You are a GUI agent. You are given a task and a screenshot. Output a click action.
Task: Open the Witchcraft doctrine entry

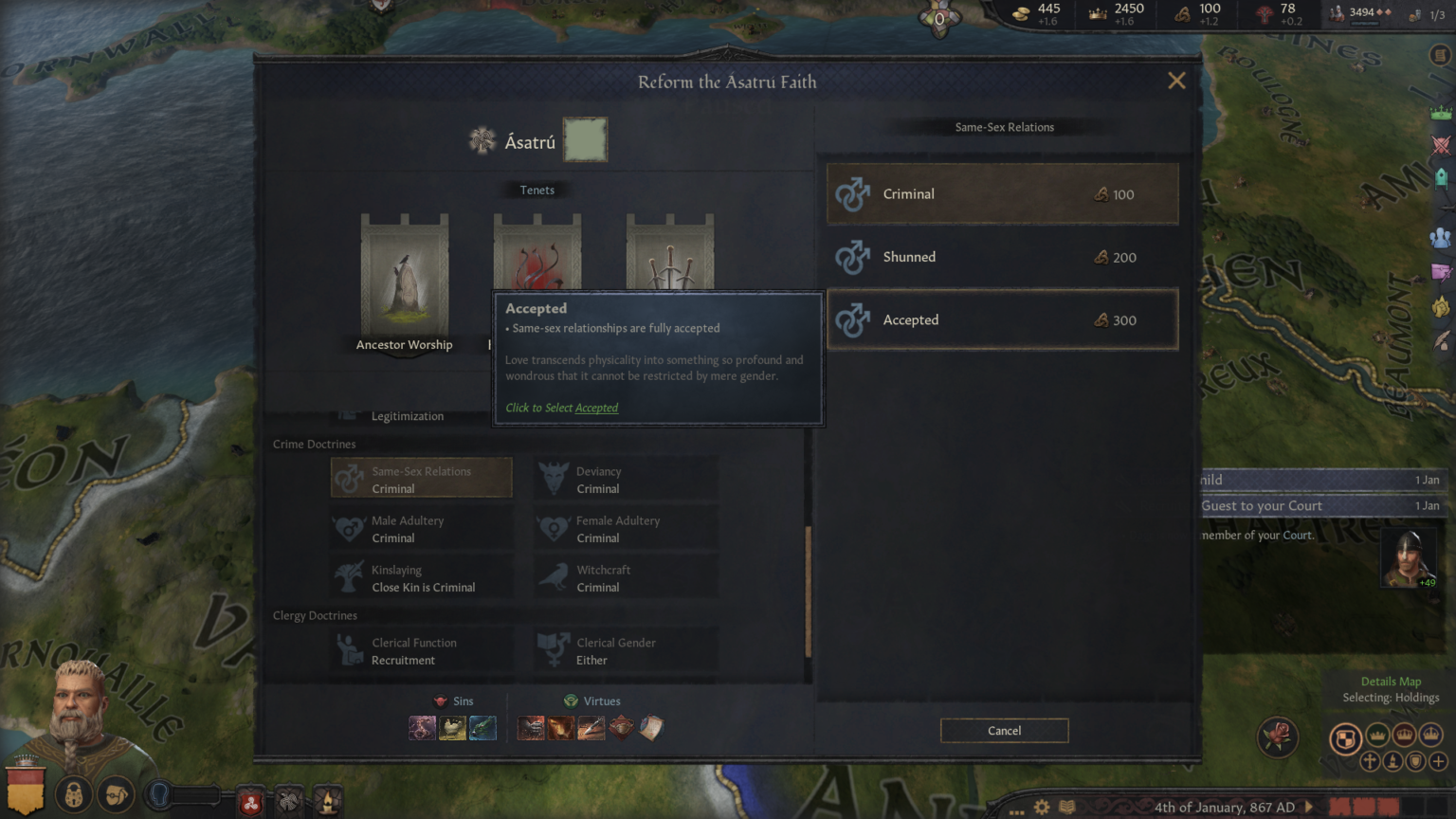[x=626, y=578]
